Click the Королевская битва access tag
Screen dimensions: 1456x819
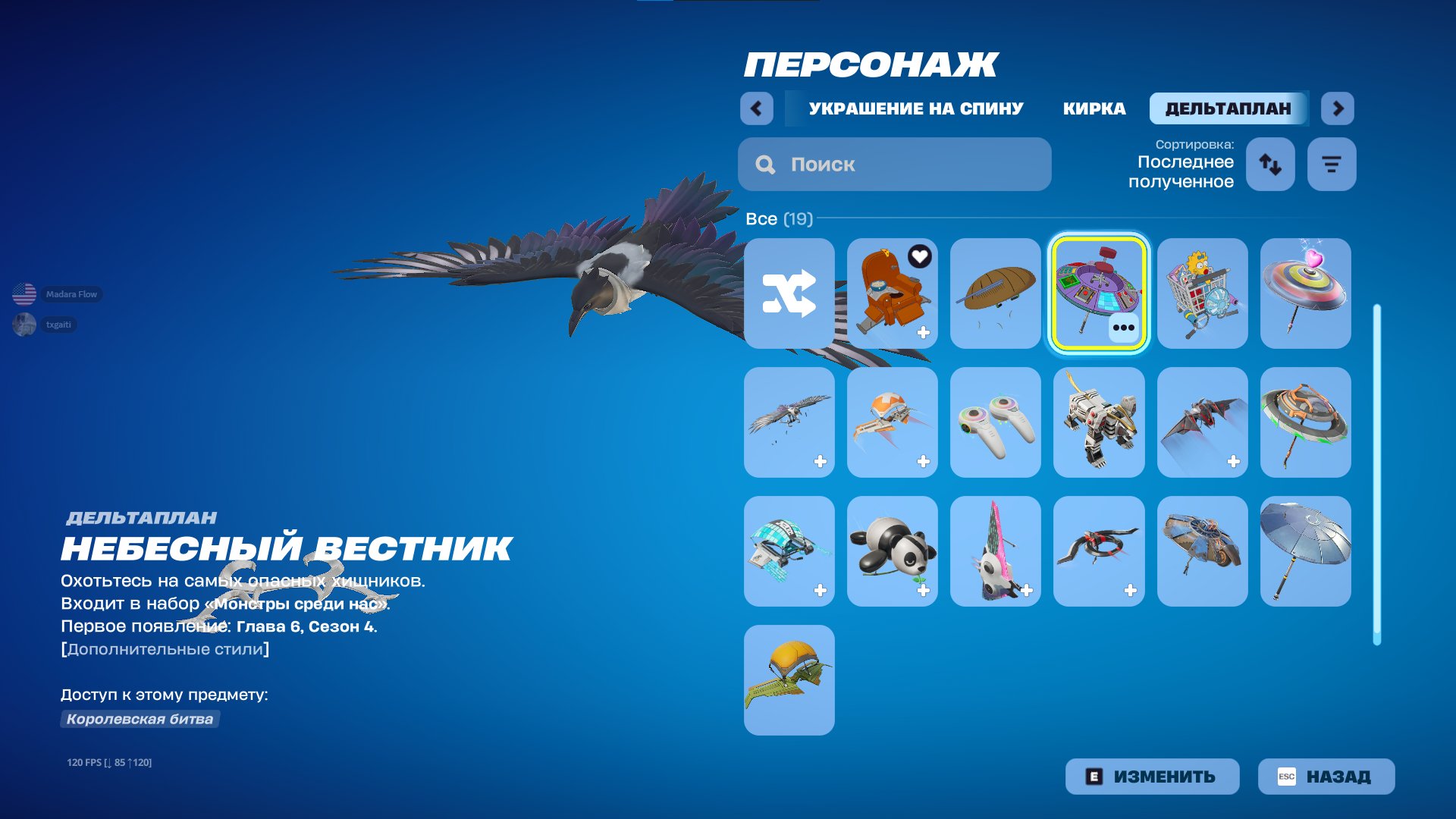pyautogui.click(x=139, y=719)
